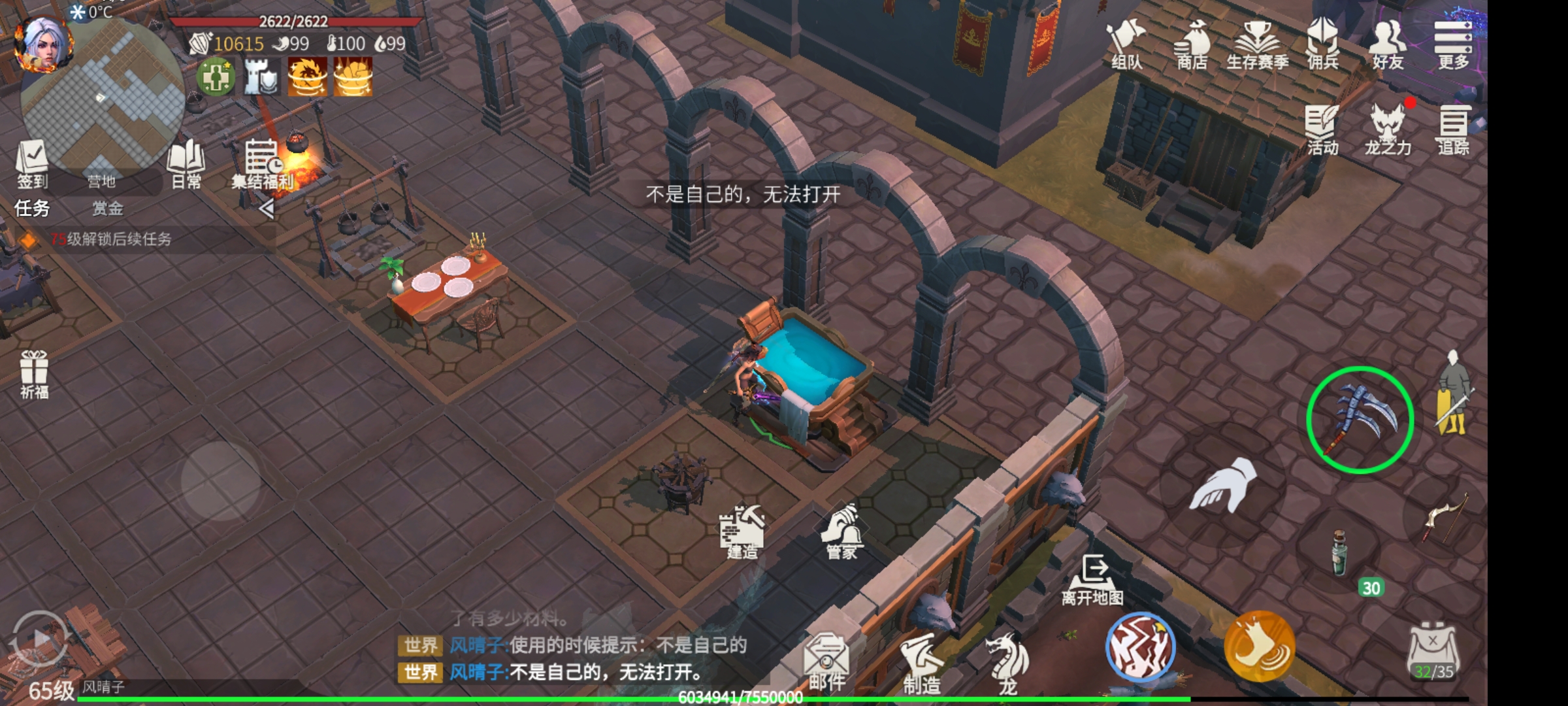This screenshot has height=706, width=1568.
Task: Open the 日常 daily book
Action: click(x=186, y=163)
